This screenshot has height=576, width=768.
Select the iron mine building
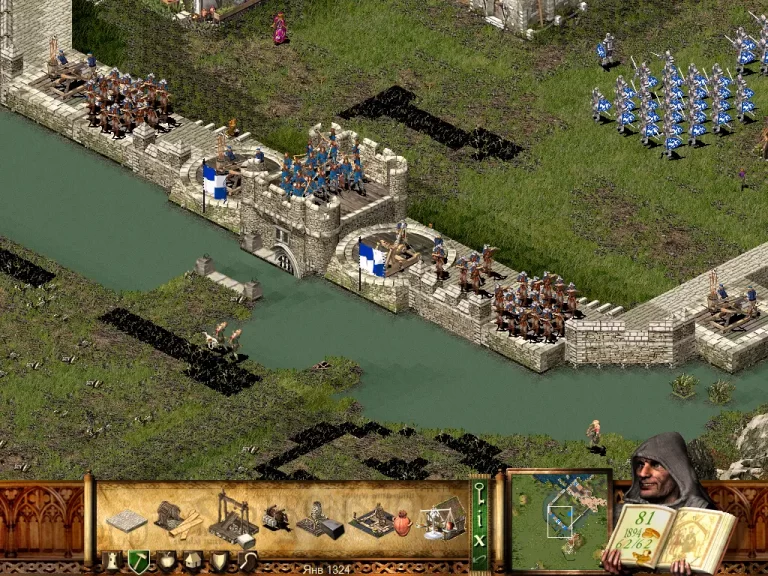pyautogui.click(x=320, y=520)
